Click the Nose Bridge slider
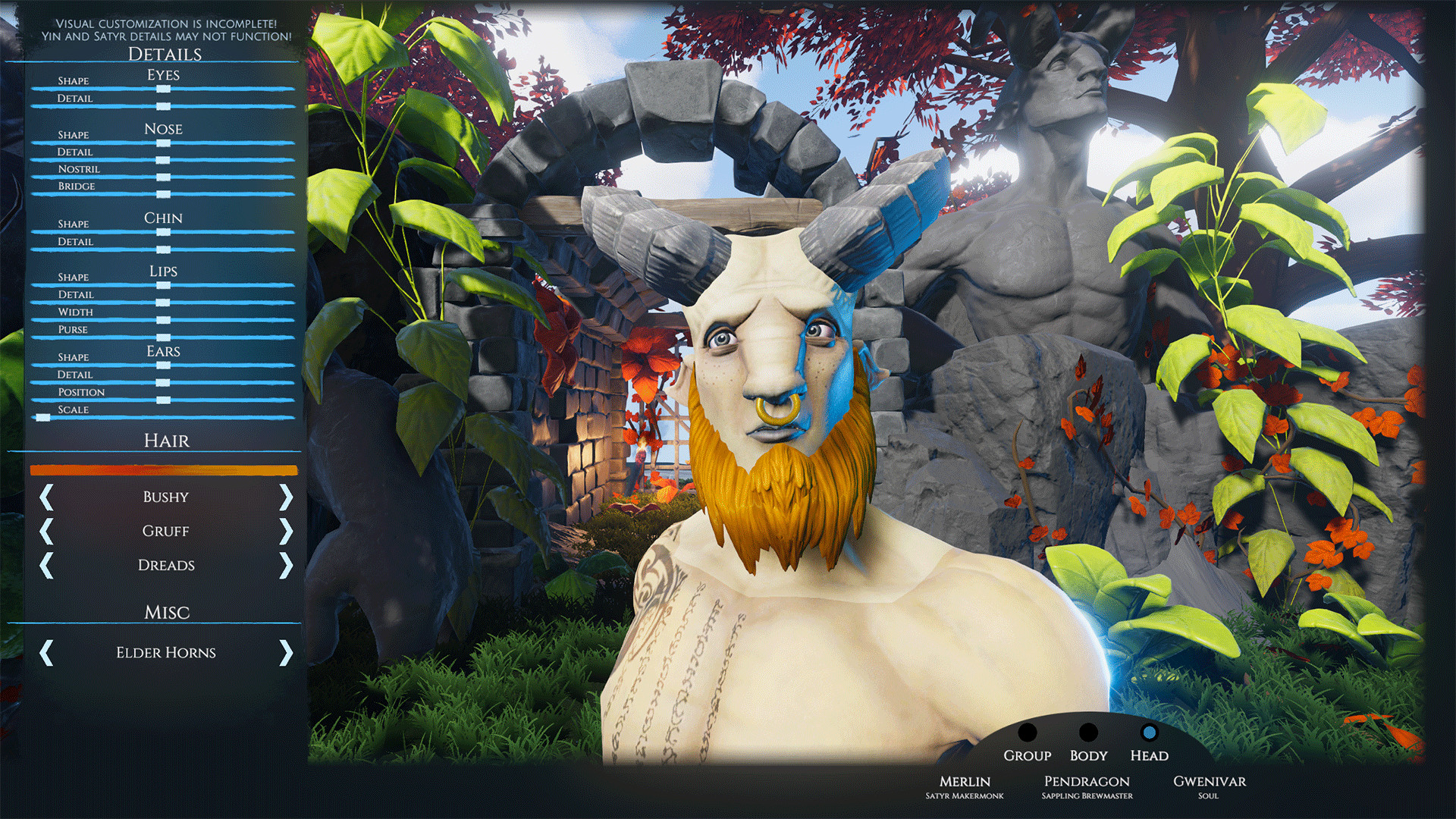The image size is (1456, 819). (x=163, y=194)
